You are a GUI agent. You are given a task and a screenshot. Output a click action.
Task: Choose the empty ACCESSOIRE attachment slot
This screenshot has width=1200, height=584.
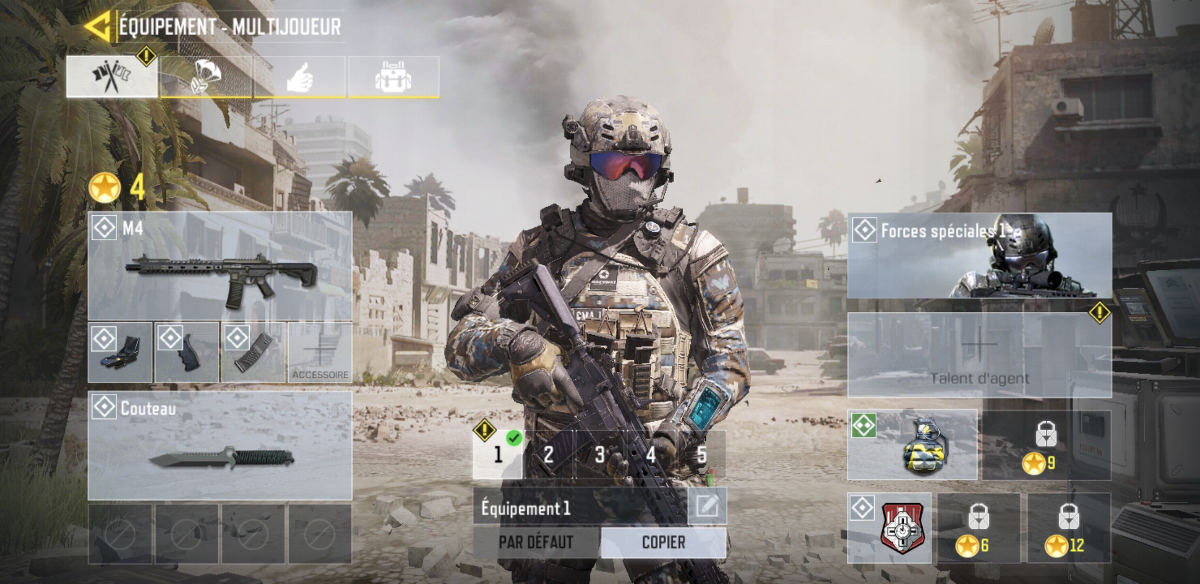(x=320, y=353)
